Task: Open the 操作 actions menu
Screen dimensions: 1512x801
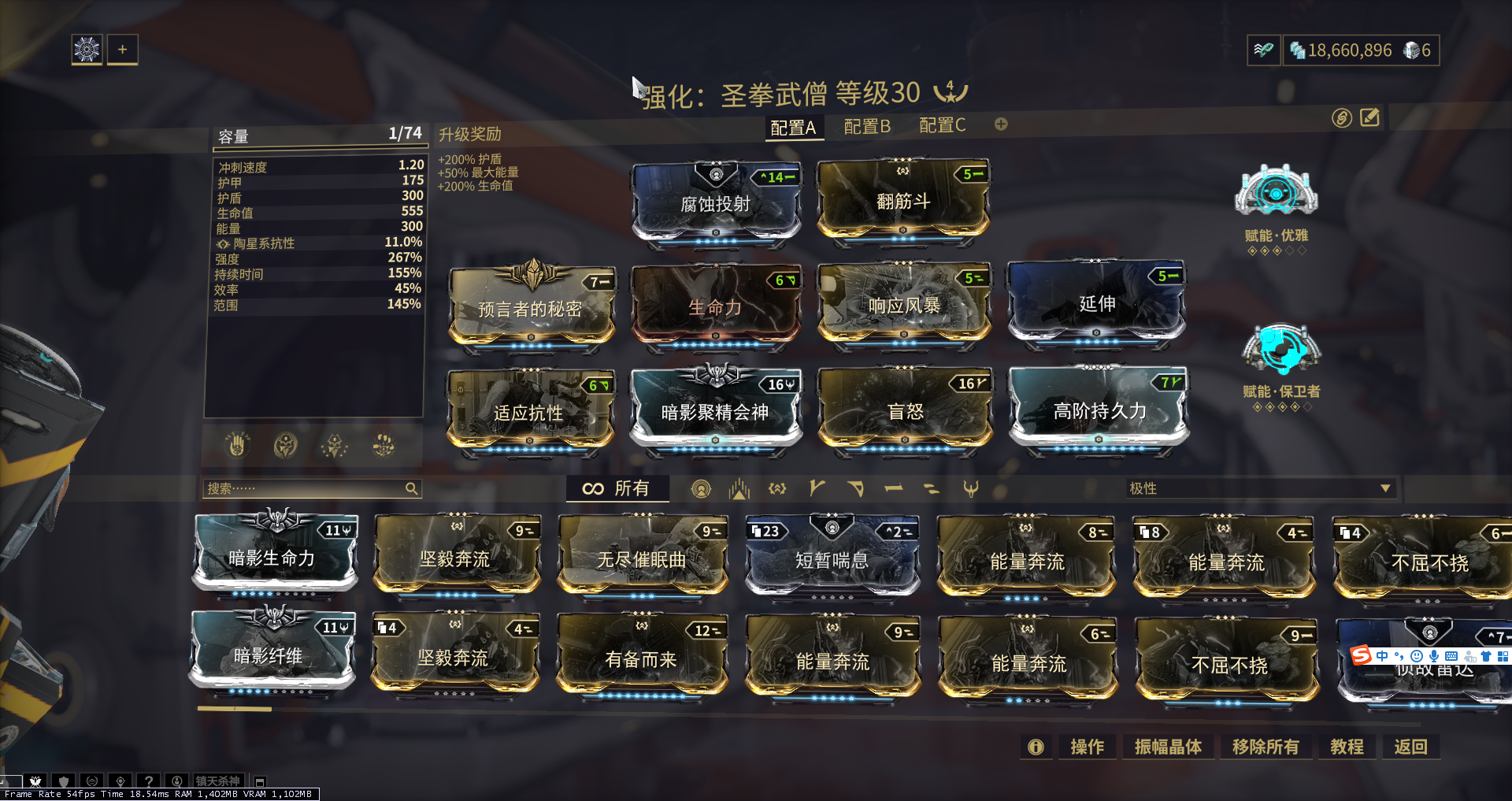Action: coord(1087,747)
